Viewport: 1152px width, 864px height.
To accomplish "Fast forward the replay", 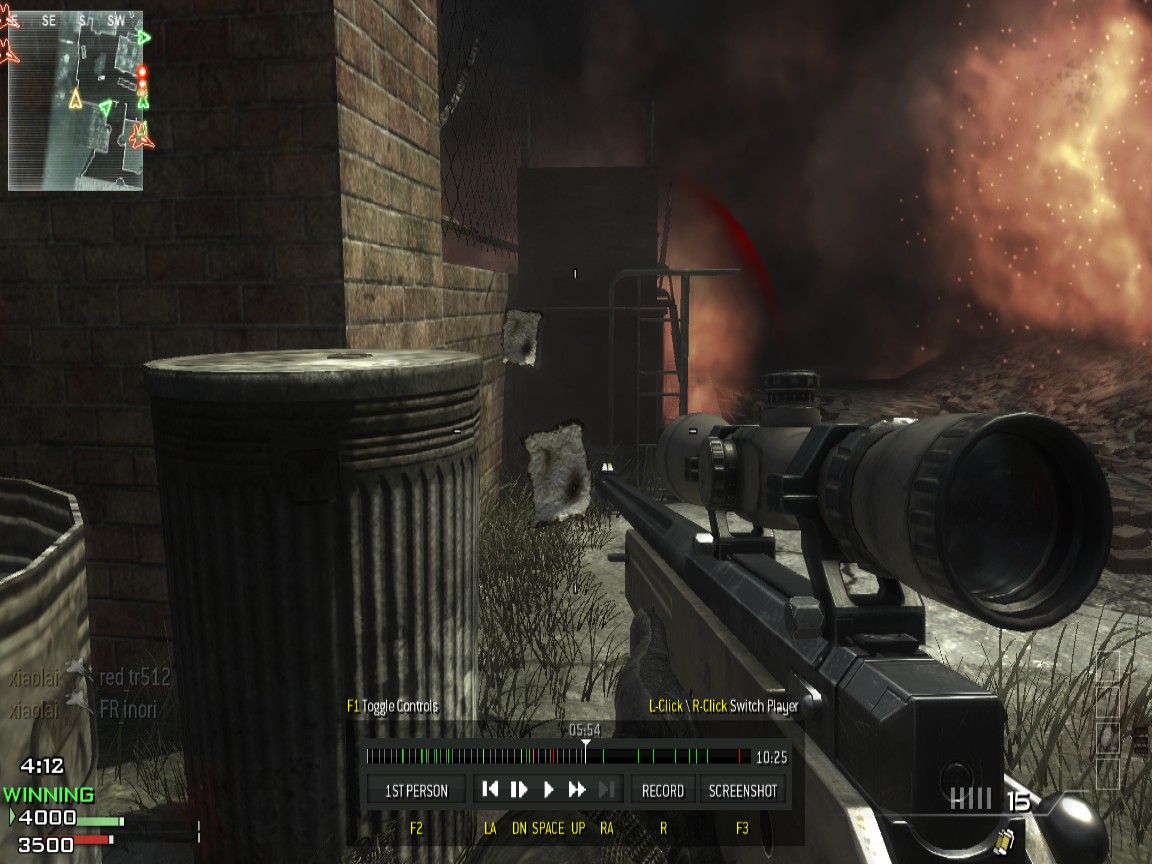I will coord(577,790).
